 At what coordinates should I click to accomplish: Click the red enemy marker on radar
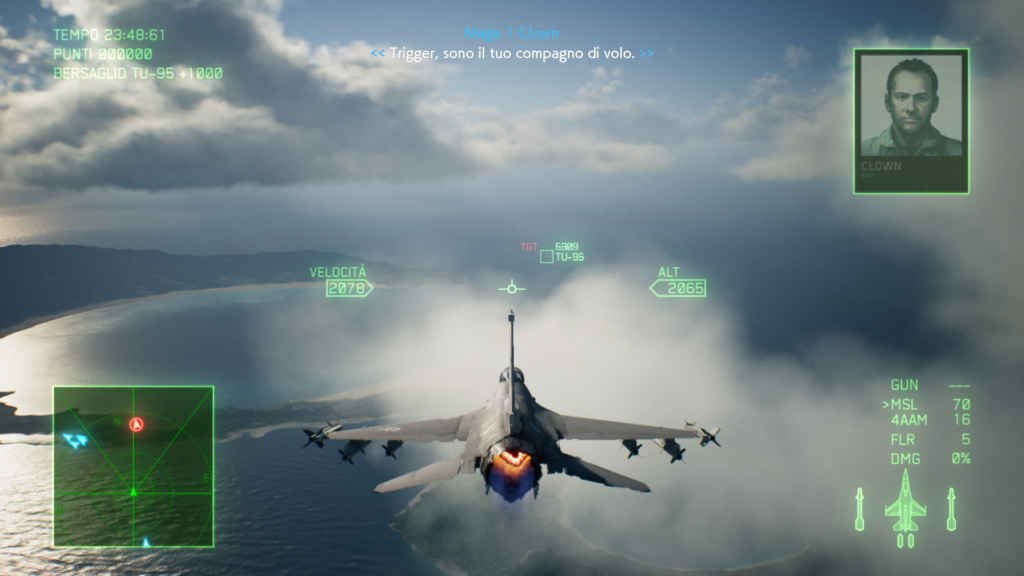click(x=136, y=424)
